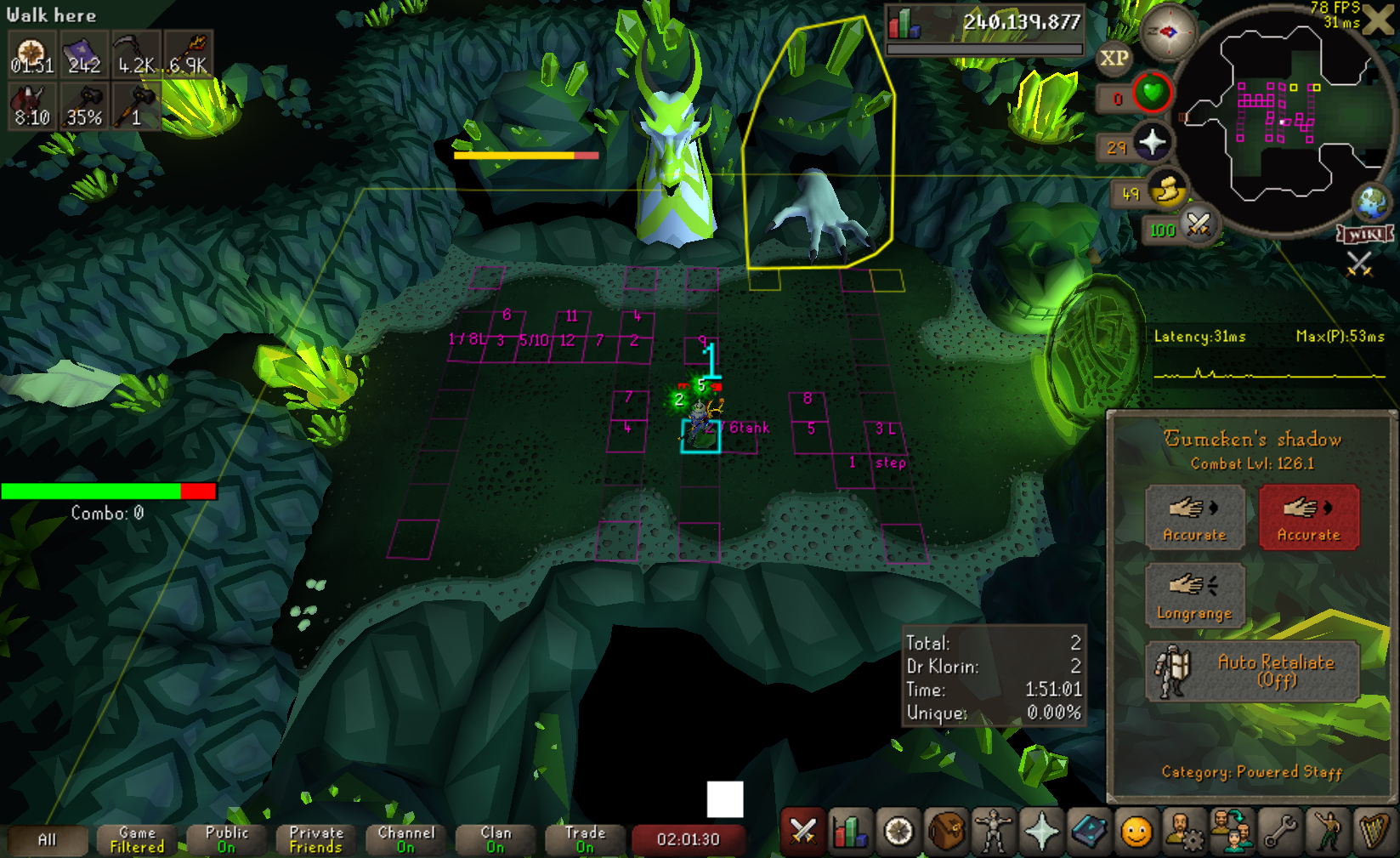Toggle the XP drops orb
1400x858 pixels.
(x=1114, y=59)
